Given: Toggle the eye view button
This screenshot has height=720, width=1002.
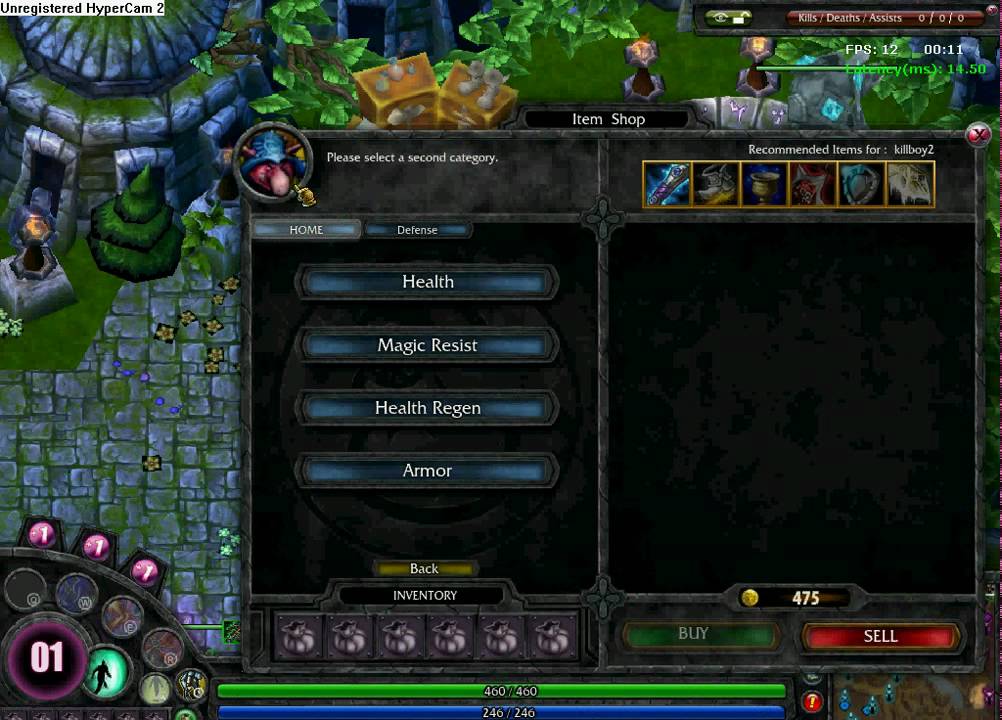Looking at the screenshot, I should (x=729, y=18).
